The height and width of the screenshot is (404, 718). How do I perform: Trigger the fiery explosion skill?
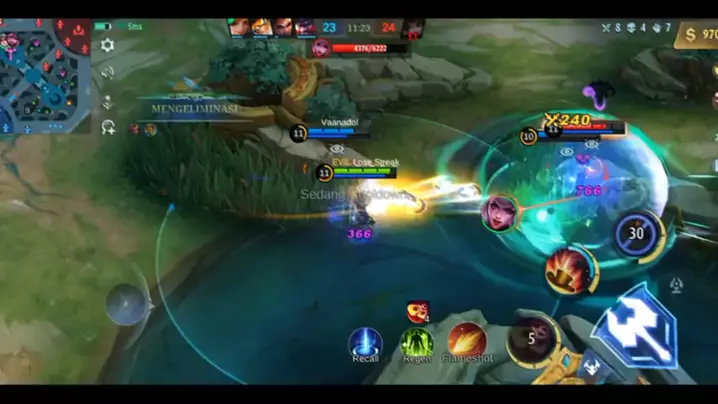pyautogui.click(x=570, y=270)
